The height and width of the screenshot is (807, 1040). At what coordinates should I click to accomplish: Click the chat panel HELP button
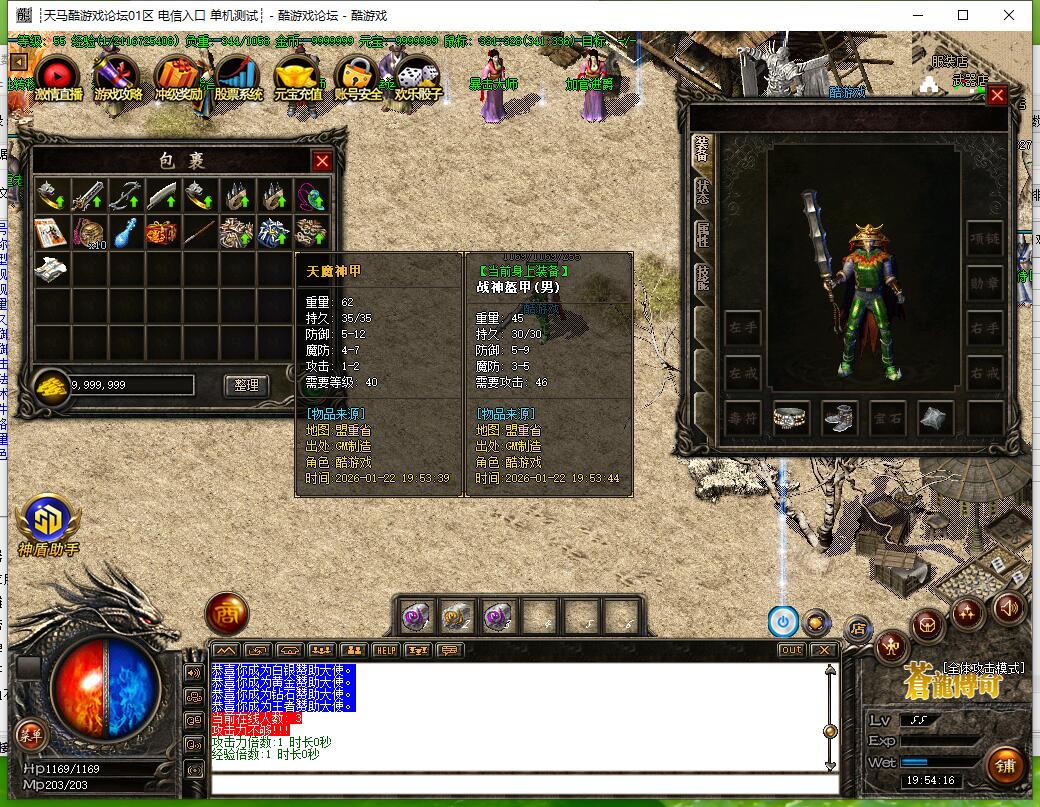(386, 650)
